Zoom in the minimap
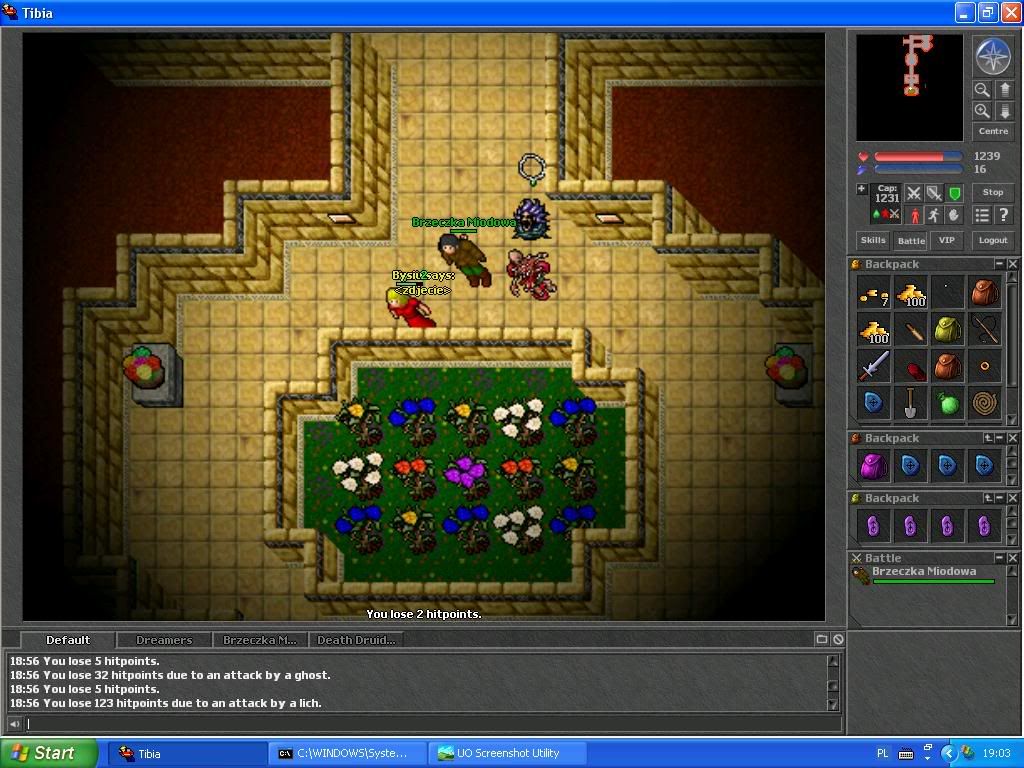The height and width of the screenshot is (768, 1024). [982, 111]
